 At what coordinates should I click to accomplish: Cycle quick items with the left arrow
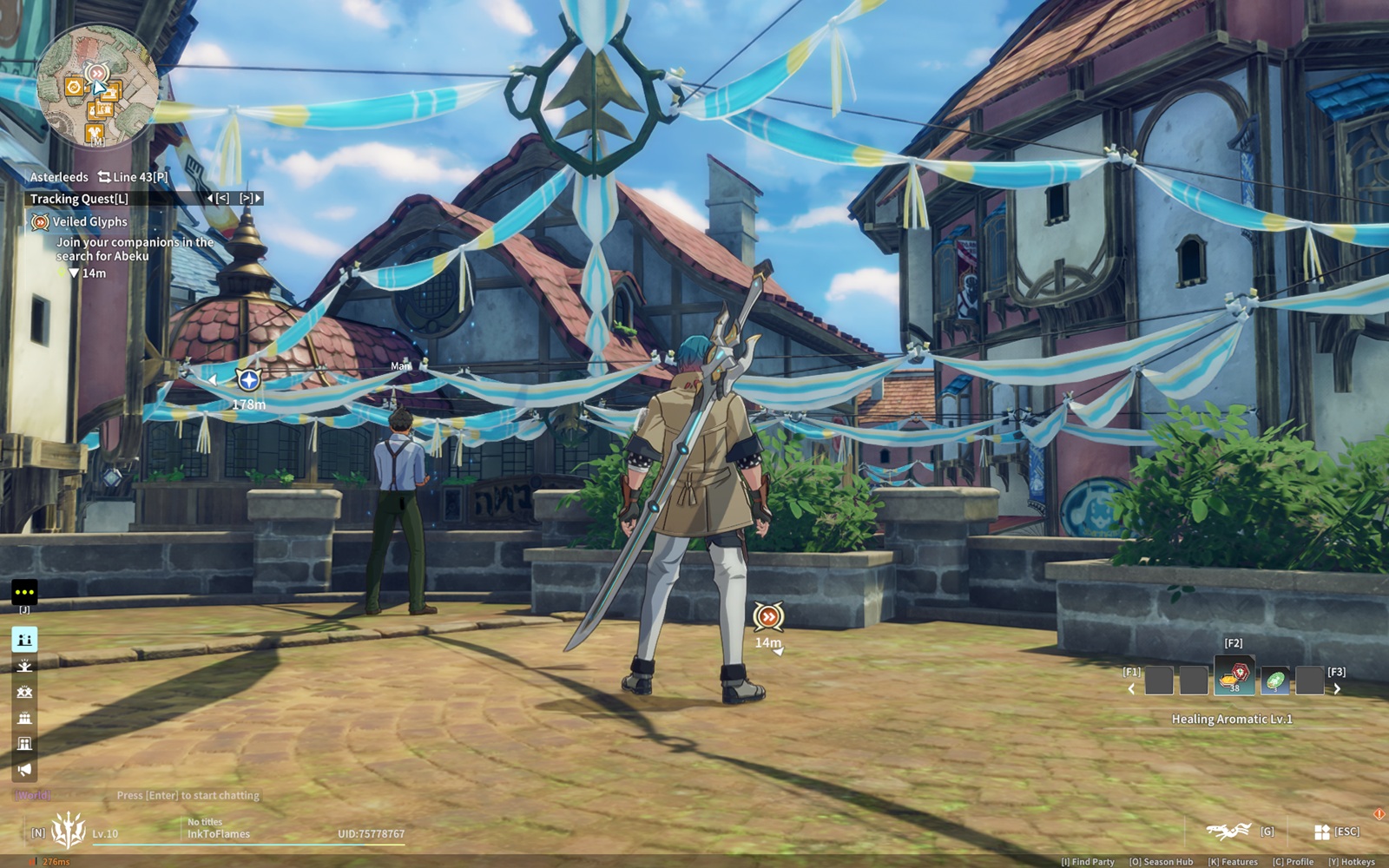(x=1131, y=689)
